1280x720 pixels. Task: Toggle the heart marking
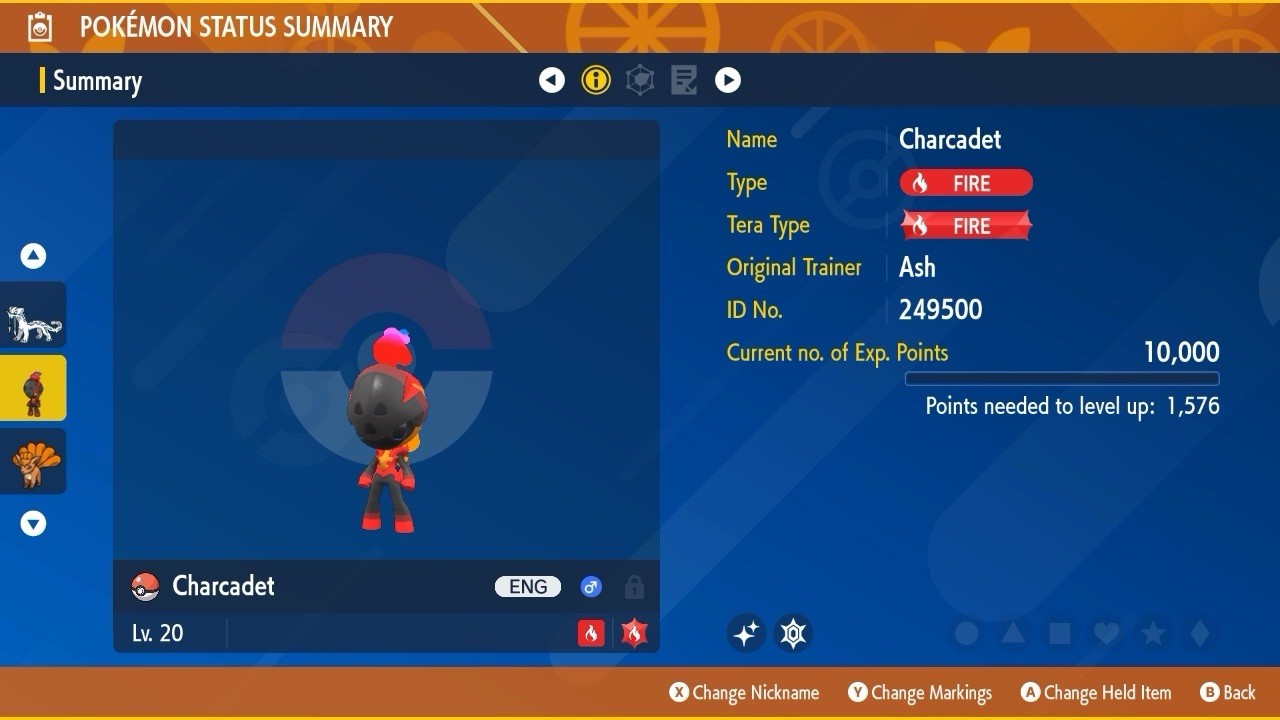point(1105,633)
